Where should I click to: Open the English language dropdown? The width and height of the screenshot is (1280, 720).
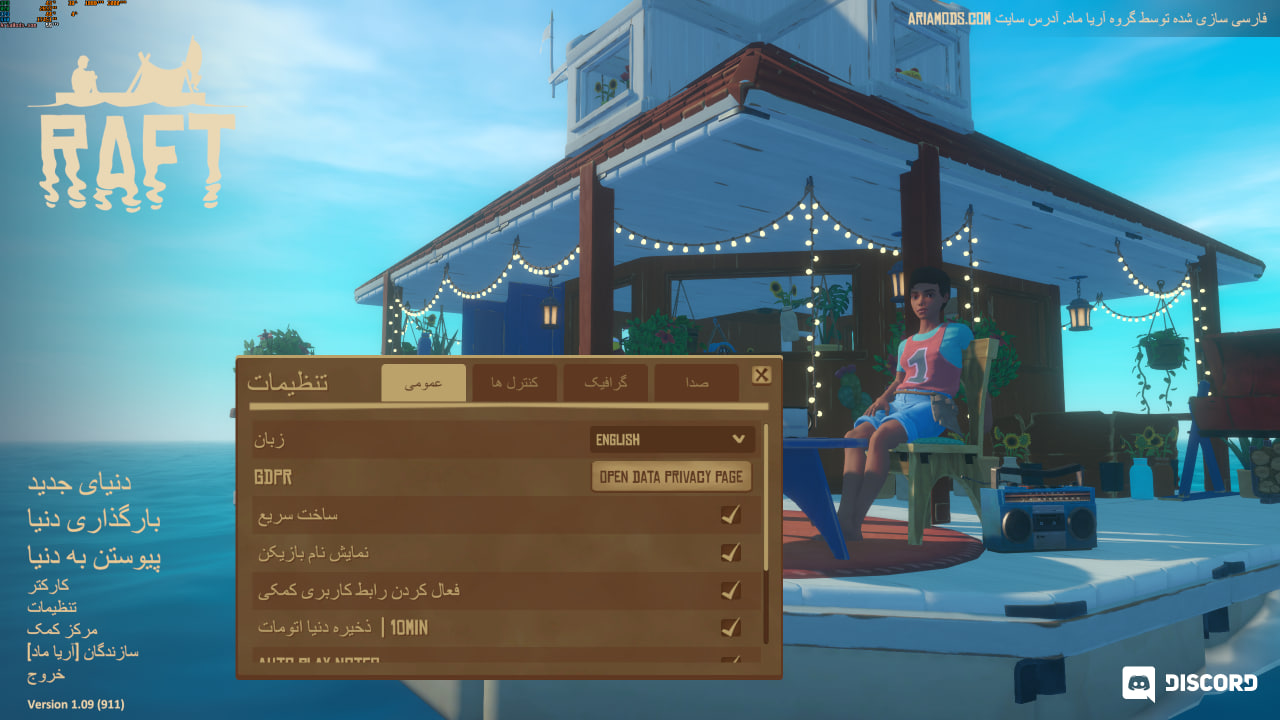672,439
